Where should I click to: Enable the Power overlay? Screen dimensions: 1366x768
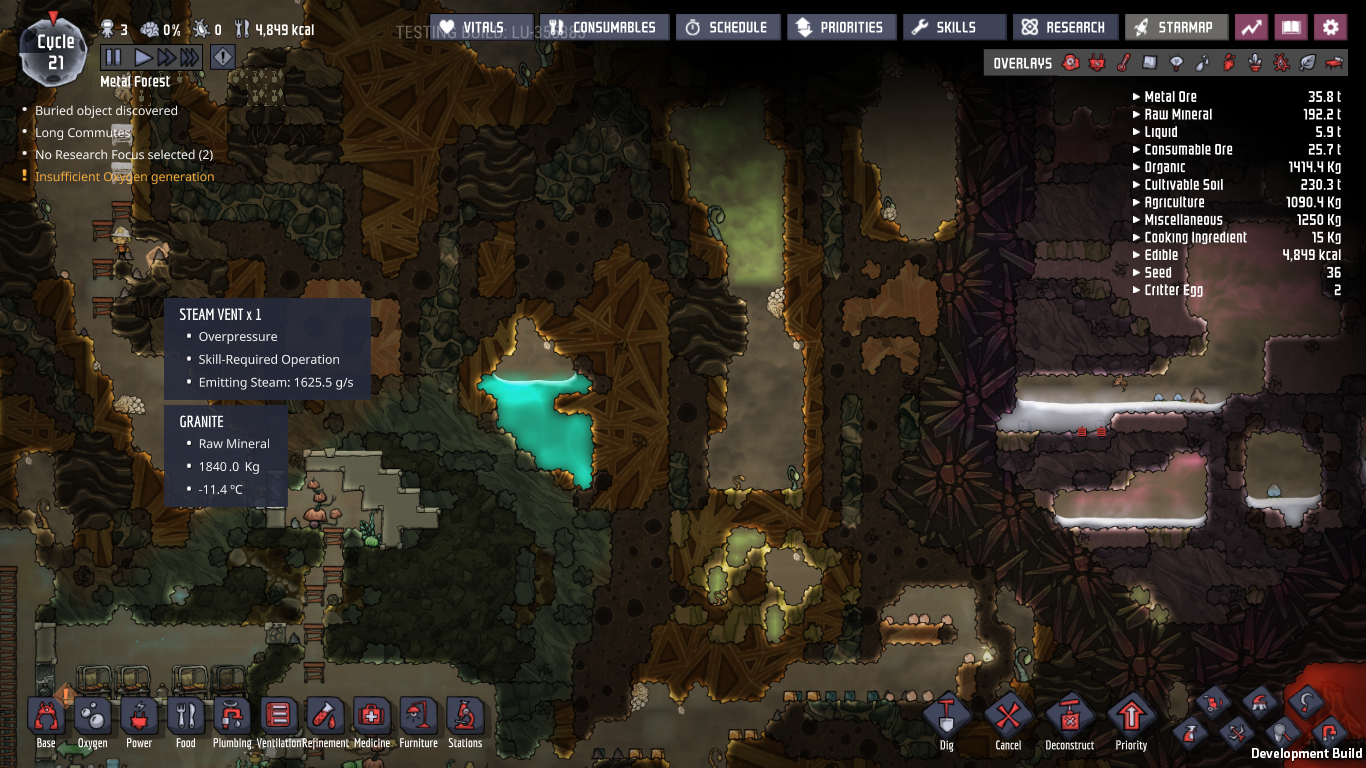point(1099,62)
